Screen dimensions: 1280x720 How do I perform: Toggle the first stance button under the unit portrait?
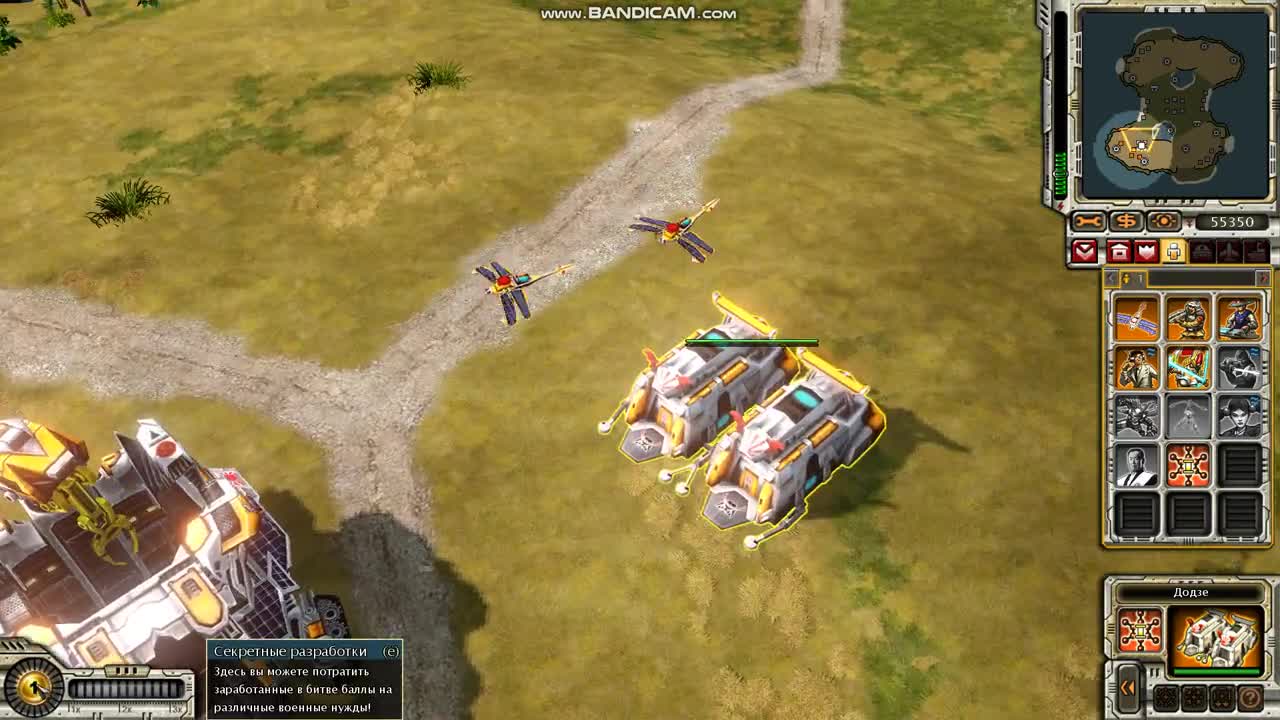pyautogui.click(x=1166, y=698)
